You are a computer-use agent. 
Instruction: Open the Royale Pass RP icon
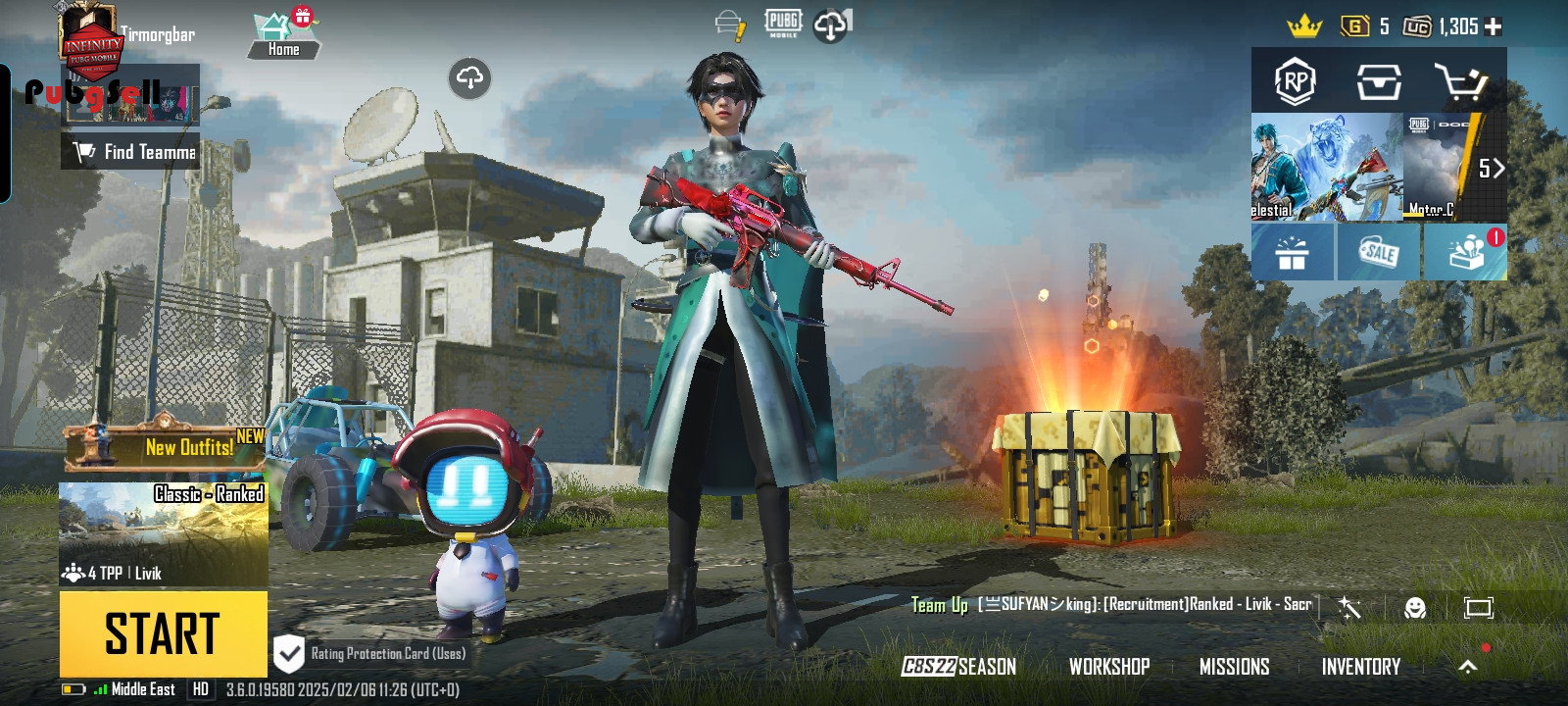click(x=1295, y=82)
